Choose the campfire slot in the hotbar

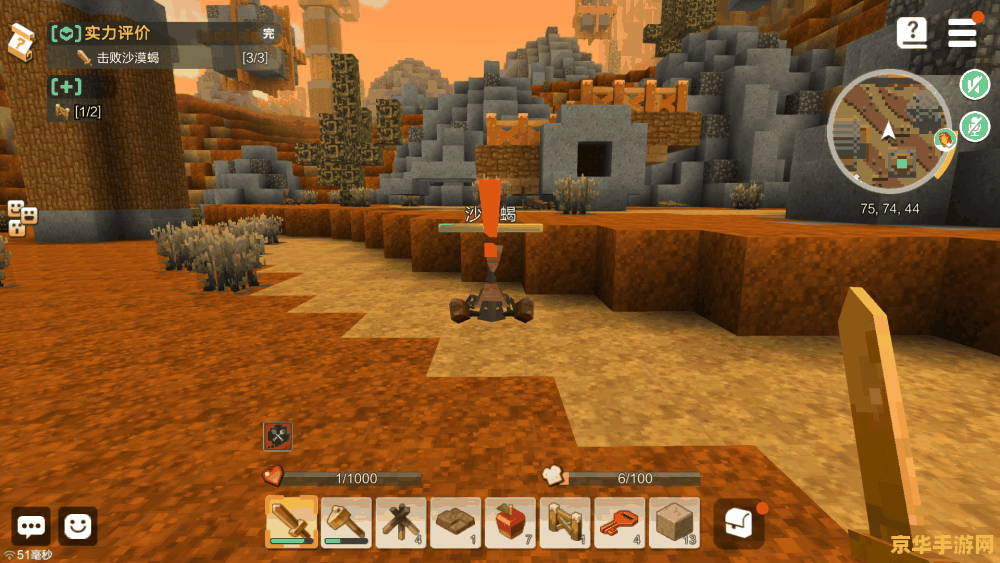(x=401, y=522)
